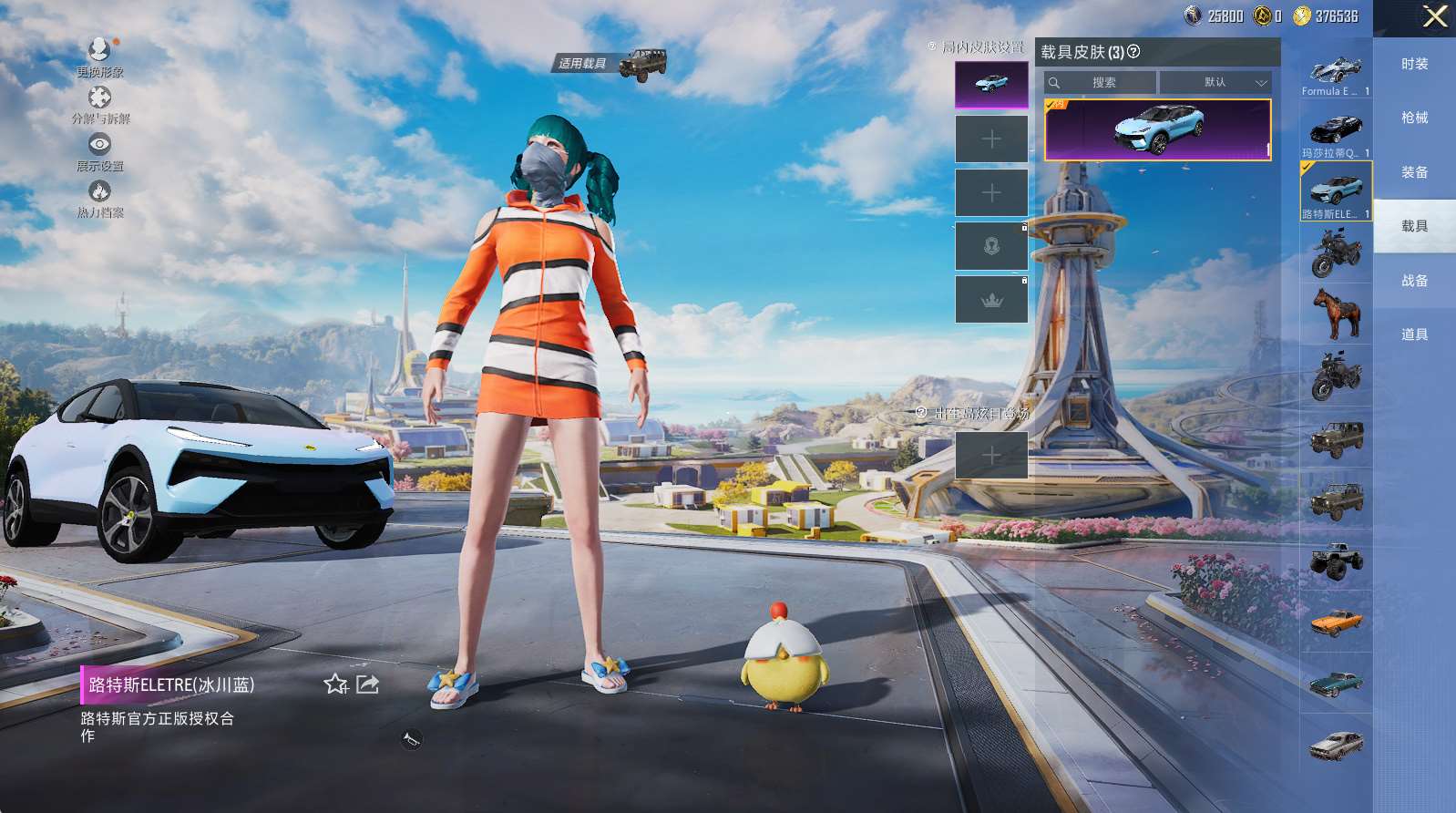Choose the 玛莎拉蒂 black car thumbnail
The width and height of the screenshot is (1456, 813).
point(1336,130)
